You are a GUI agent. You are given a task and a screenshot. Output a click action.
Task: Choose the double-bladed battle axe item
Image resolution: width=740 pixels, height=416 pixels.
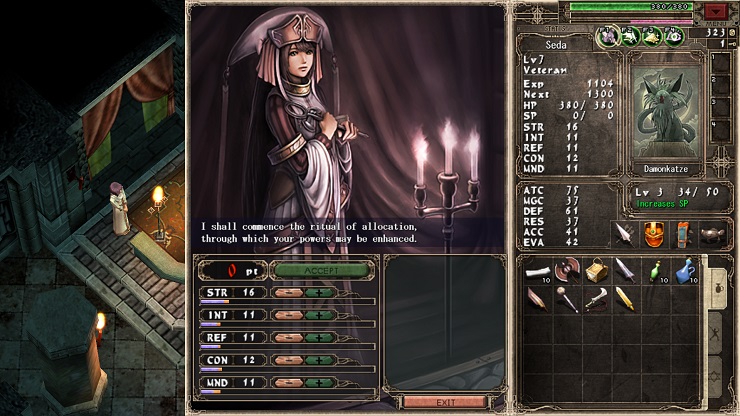[566, 270]
